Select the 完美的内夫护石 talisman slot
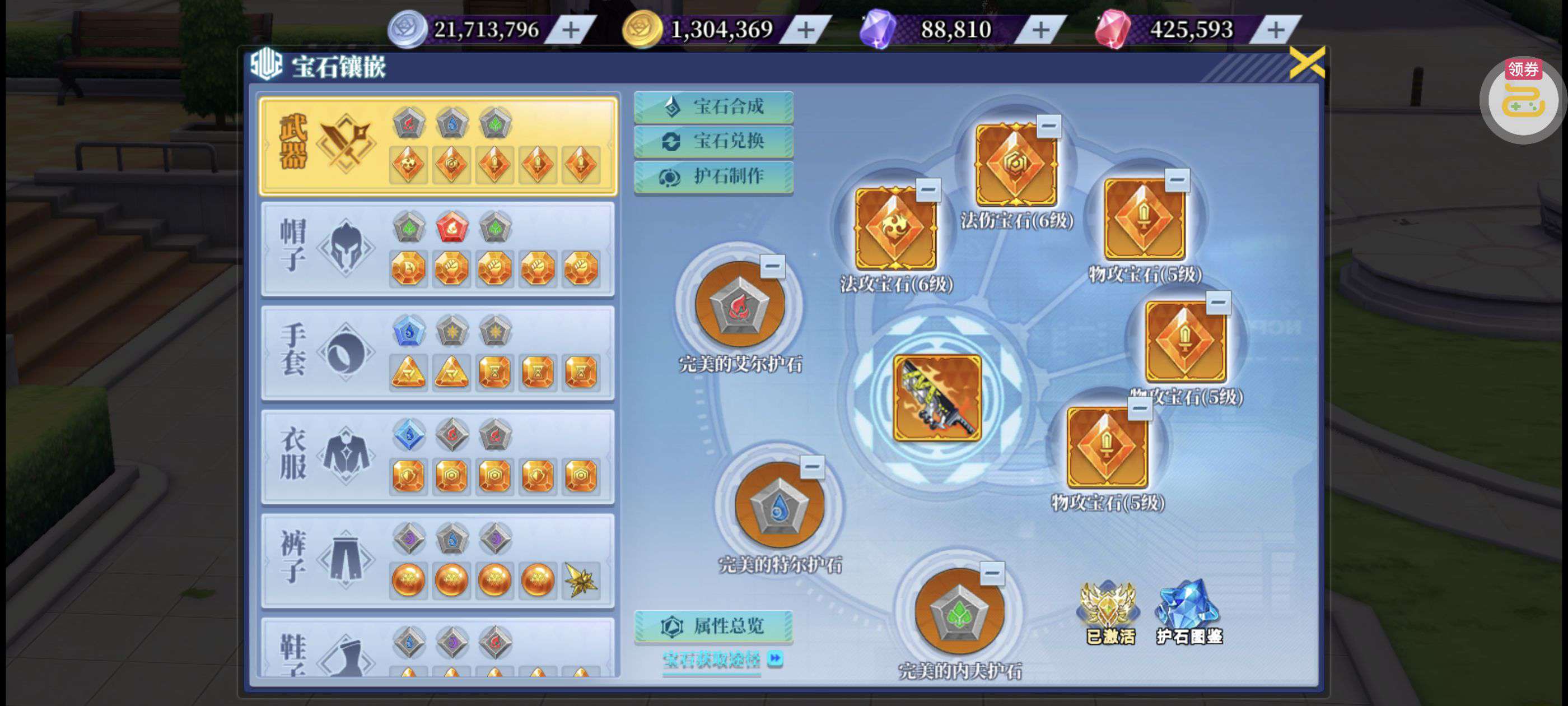Viewport: 1568px width, 706px height. pos(959,611)
